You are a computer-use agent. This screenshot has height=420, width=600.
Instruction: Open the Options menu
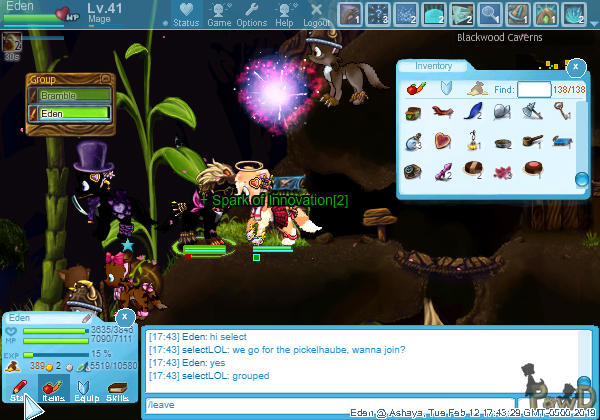251,15
